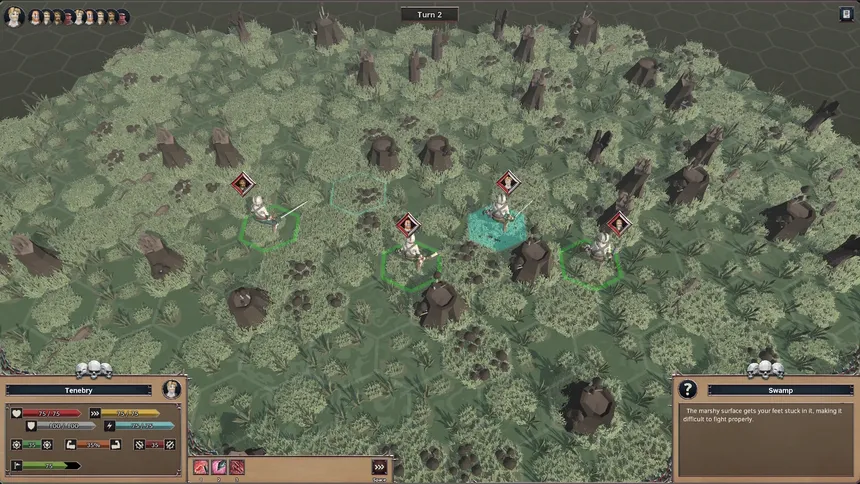
Task: Click the question mark help icon
Action: pos(688,390)
